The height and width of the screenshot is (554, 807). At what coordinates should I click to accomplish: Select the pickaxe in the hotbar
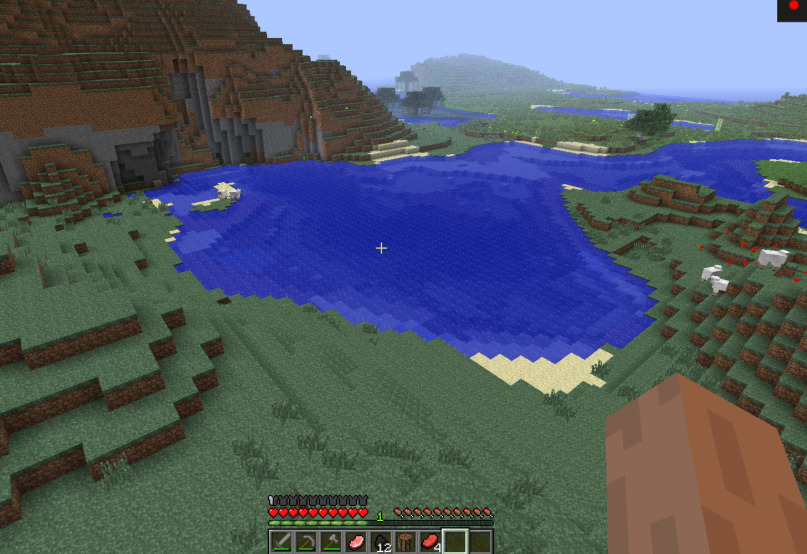pos(306,542)
